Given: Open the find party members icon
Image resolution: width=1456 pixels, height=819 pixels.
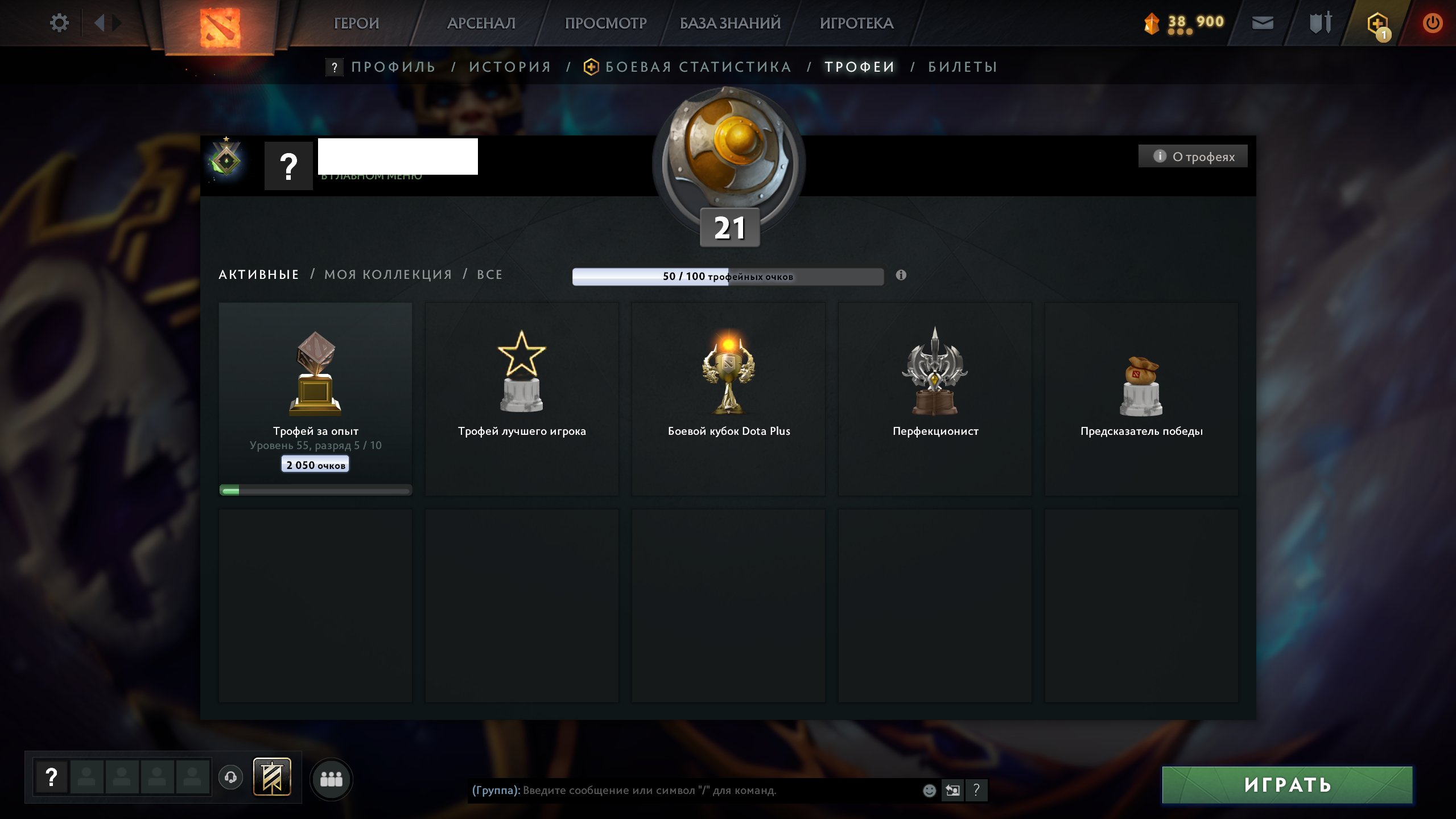Looking at the screenshot, I should tap(333, 780).
